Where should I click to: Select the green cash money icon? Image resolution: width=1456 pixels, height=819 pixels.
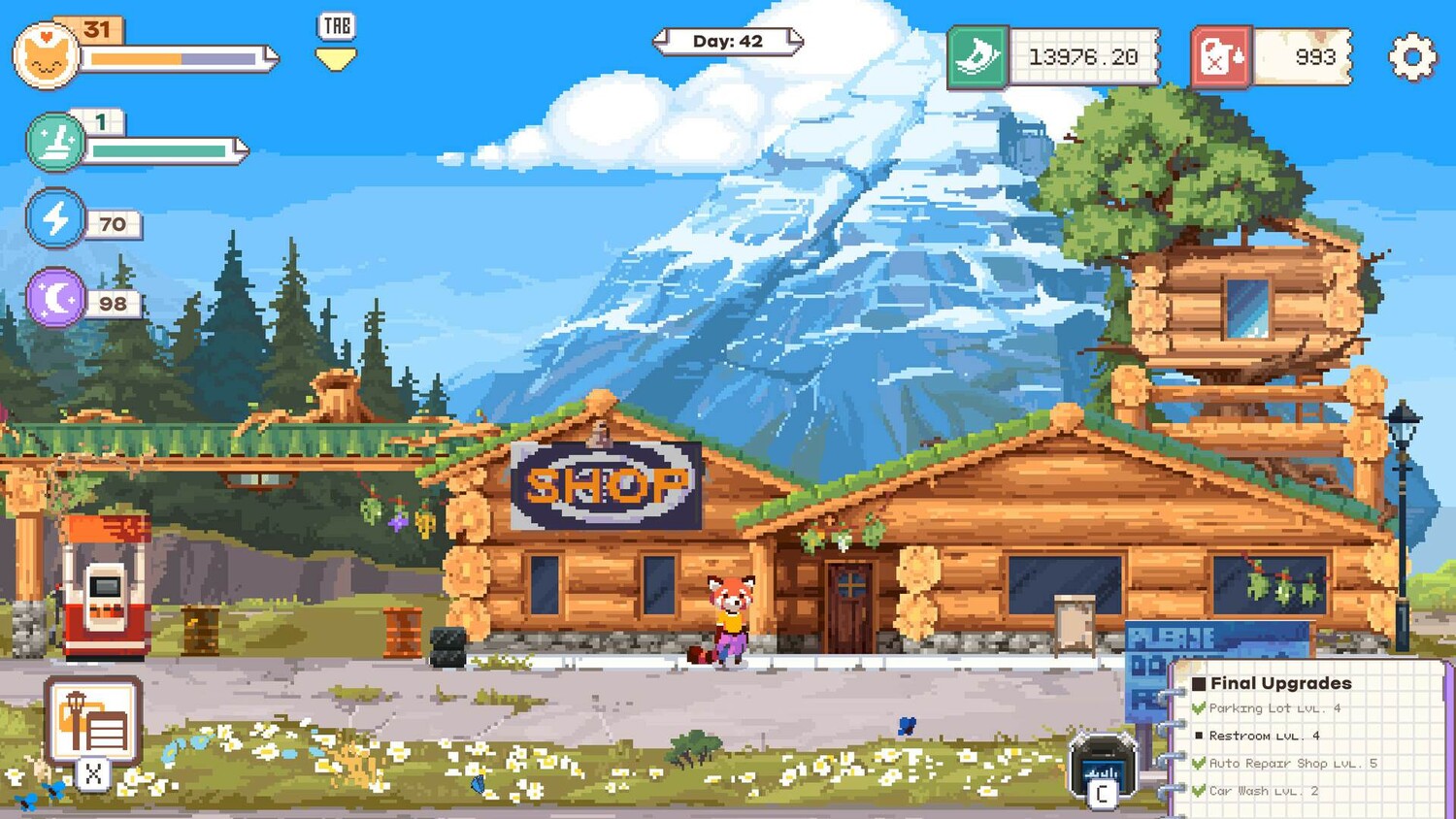[977, 57]
